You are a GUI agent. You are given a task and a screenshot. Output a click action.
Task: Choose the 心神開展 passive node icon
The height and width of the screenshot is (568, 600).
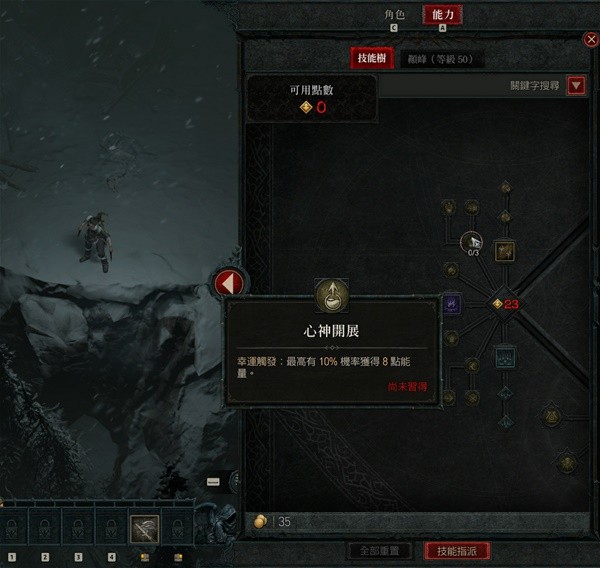[x=331, y=294]
